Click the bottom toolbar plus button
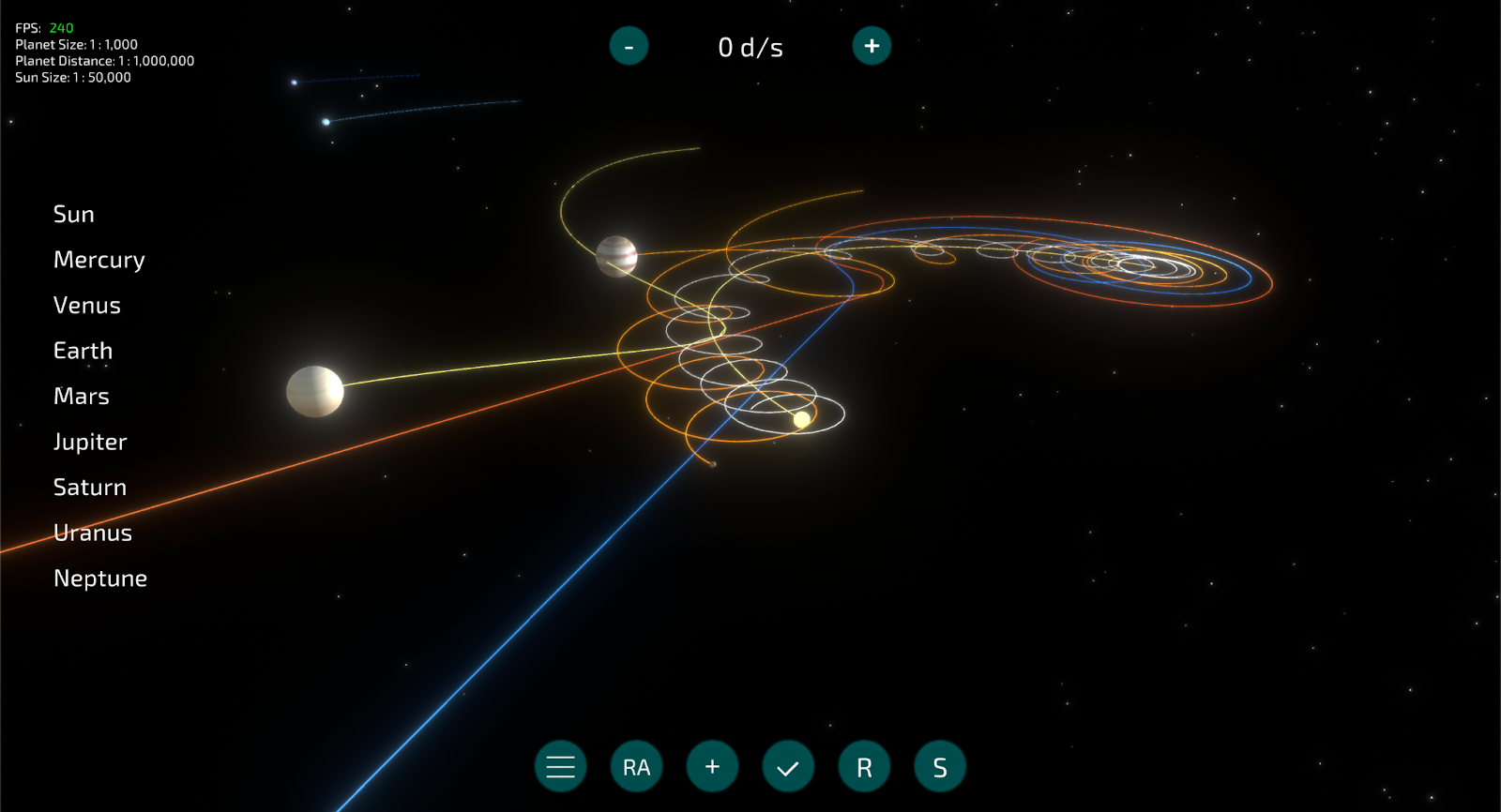The width and height of the screenshot is (1501, 812). click(x=713, y=767)
